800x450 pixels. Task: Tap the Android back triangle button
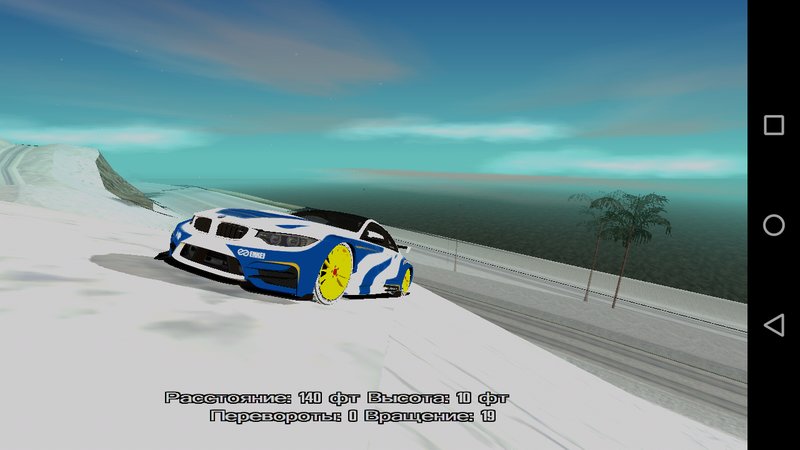[773, 325]
